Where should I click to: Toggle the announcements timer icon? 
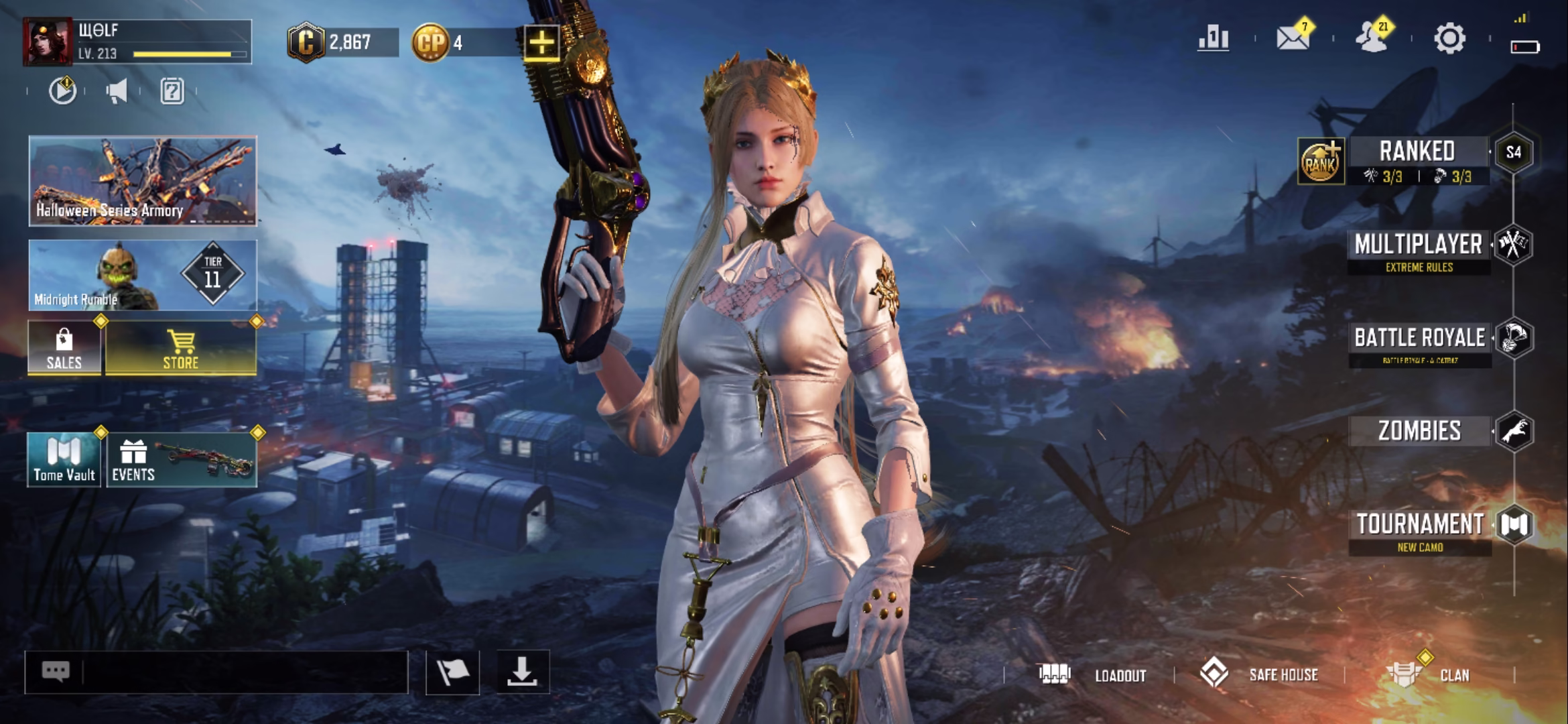pos(62,93)
